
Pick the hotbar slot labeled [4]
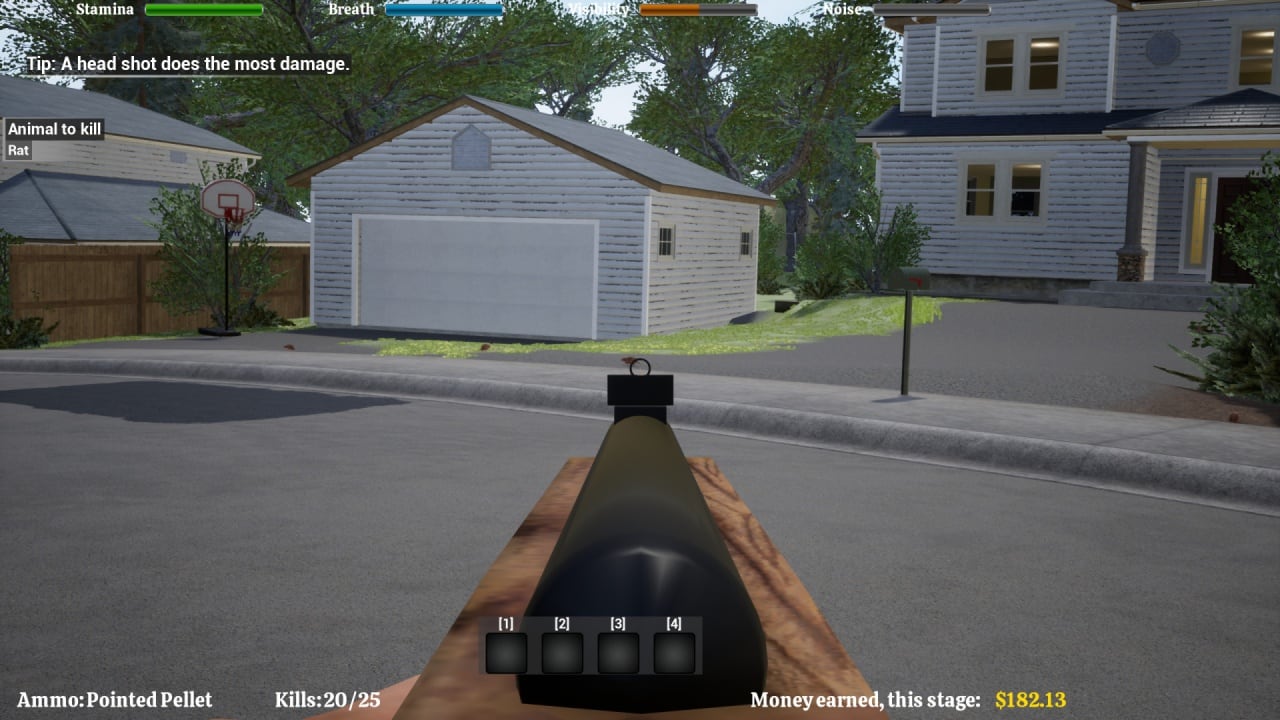click(674, 652)
